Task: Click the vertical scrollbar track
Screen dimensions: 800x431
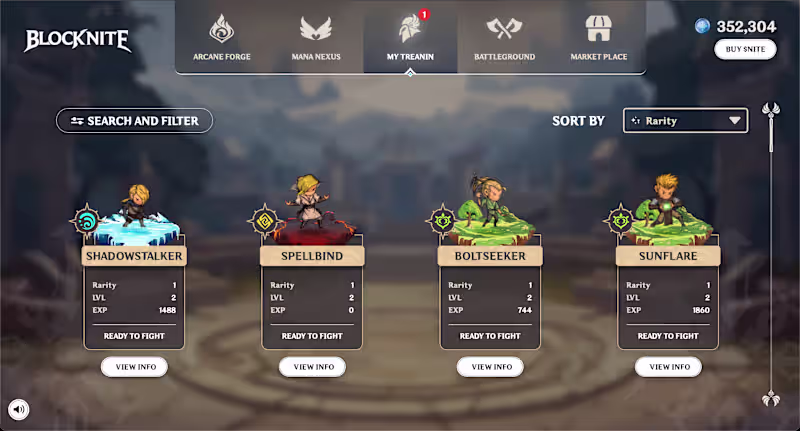Action: [x=770, y=260]
